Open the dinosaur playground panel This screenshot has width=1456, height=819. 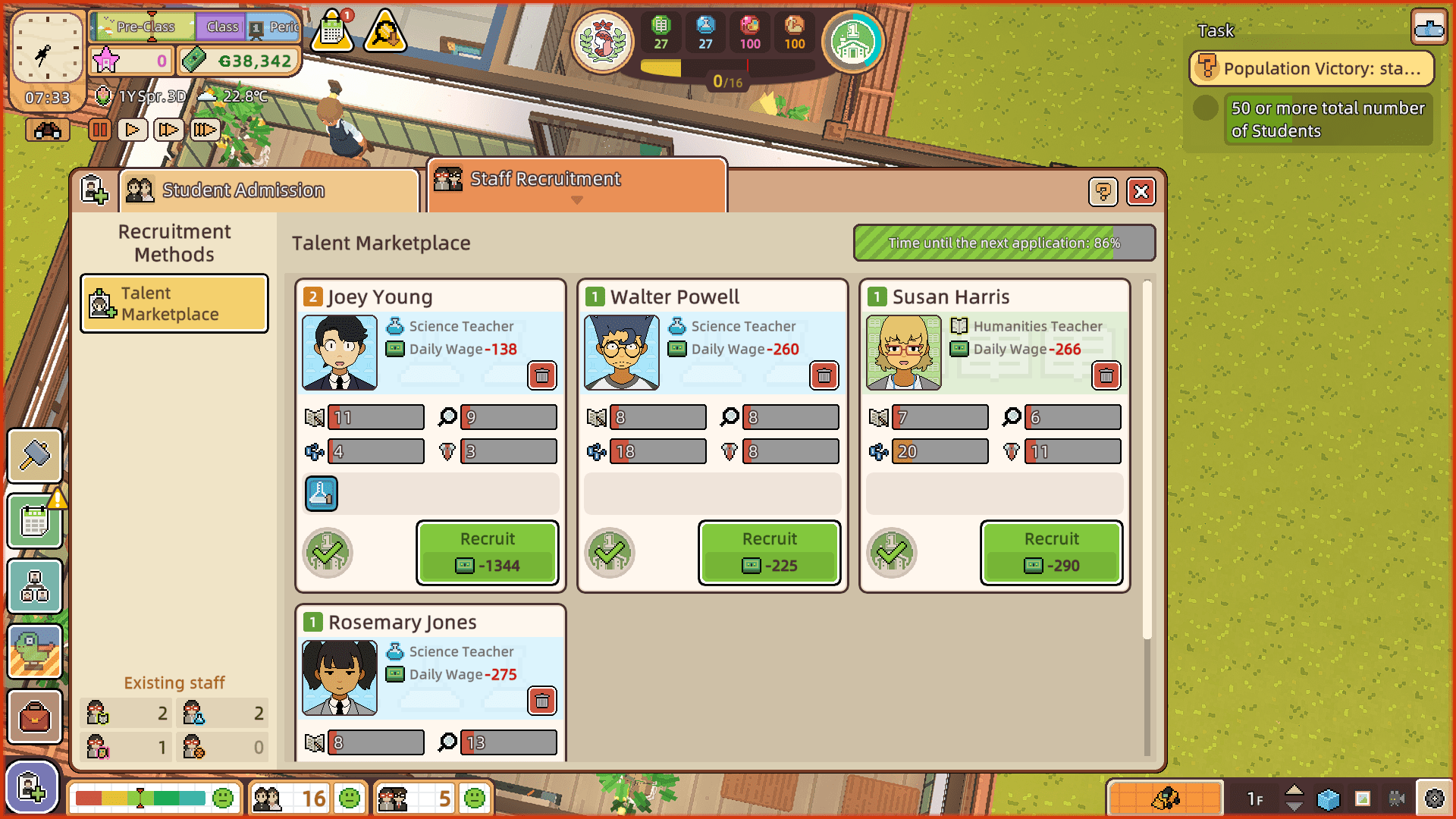[x=35, y=651]
